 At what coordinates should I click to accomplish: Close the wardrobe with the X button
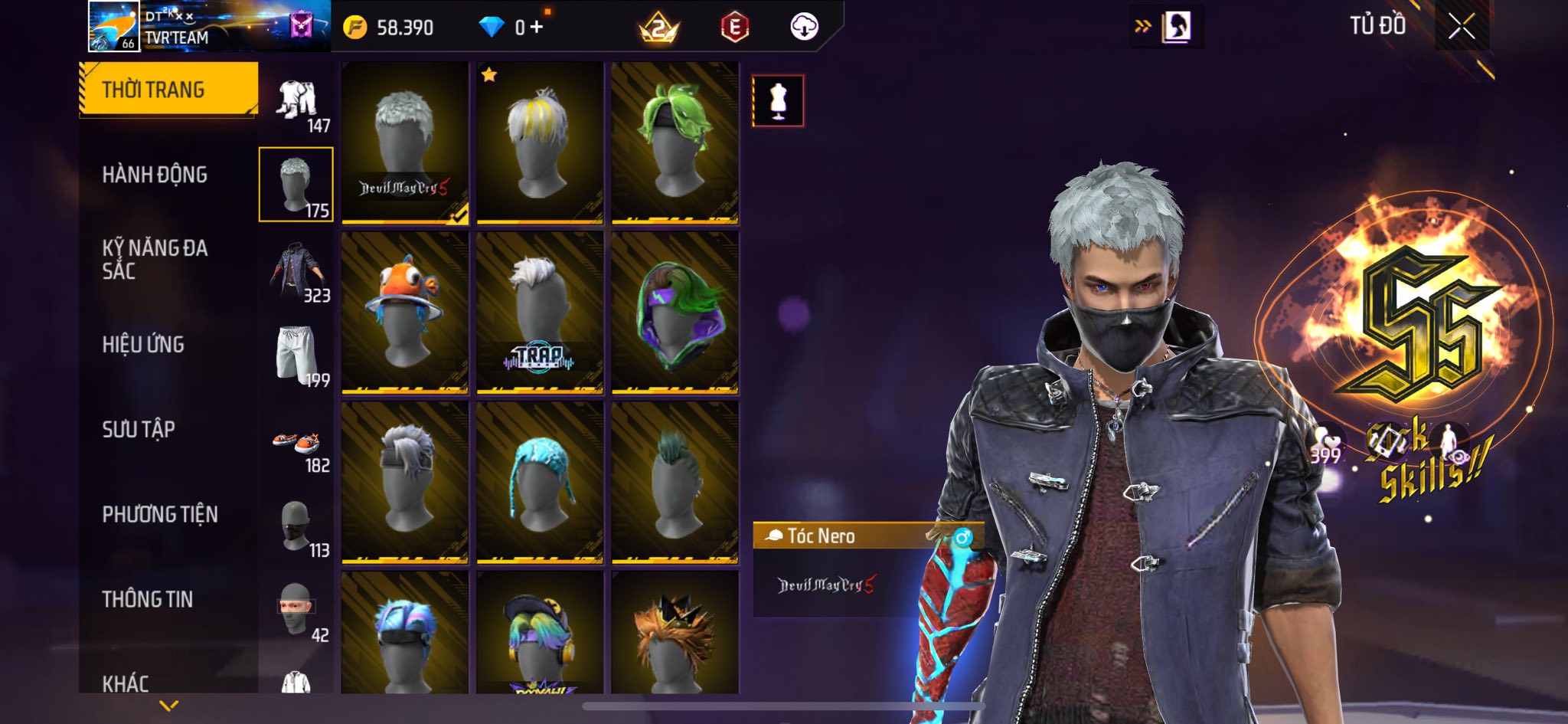(1461, 27)
